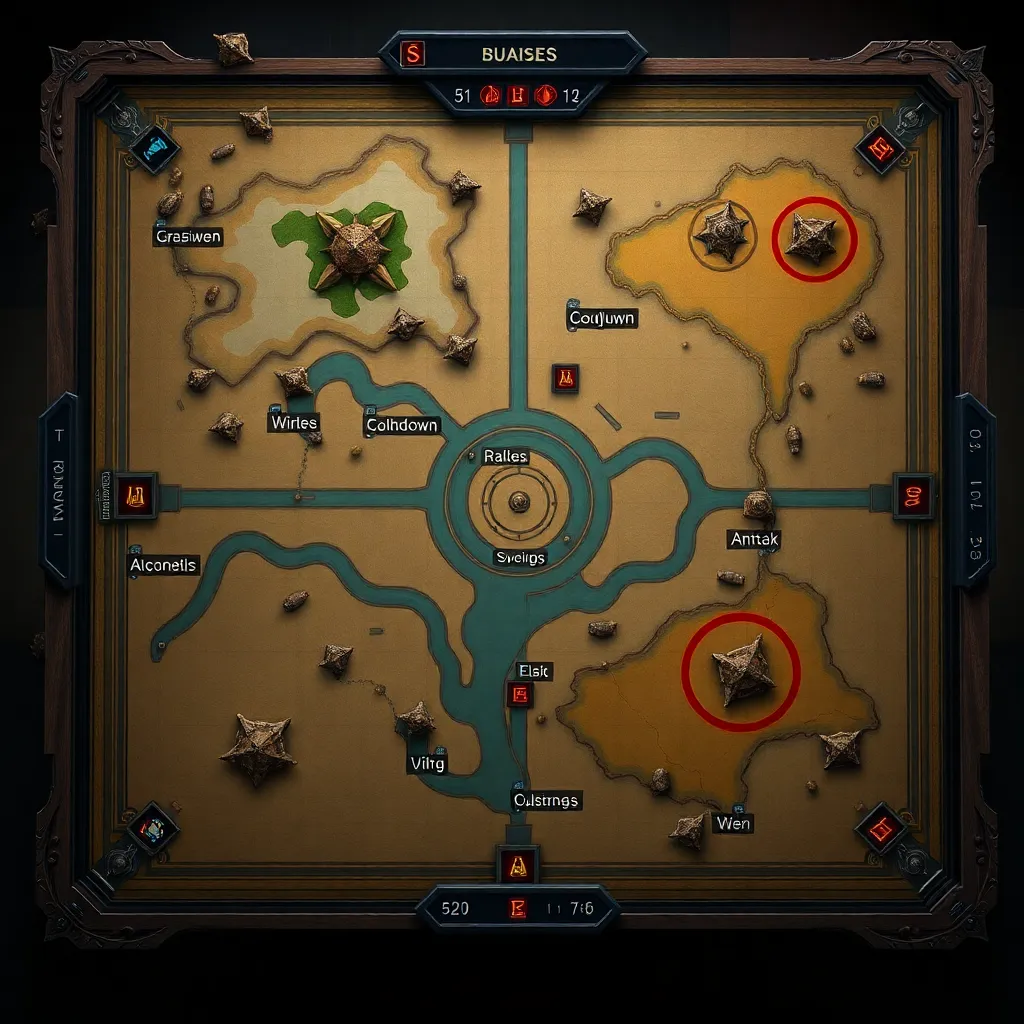Screen dimensions: 1024x1024
Task: Activate the red A icon below Oulstrngs
Action: pyautogui.click(x=518, y=866)
